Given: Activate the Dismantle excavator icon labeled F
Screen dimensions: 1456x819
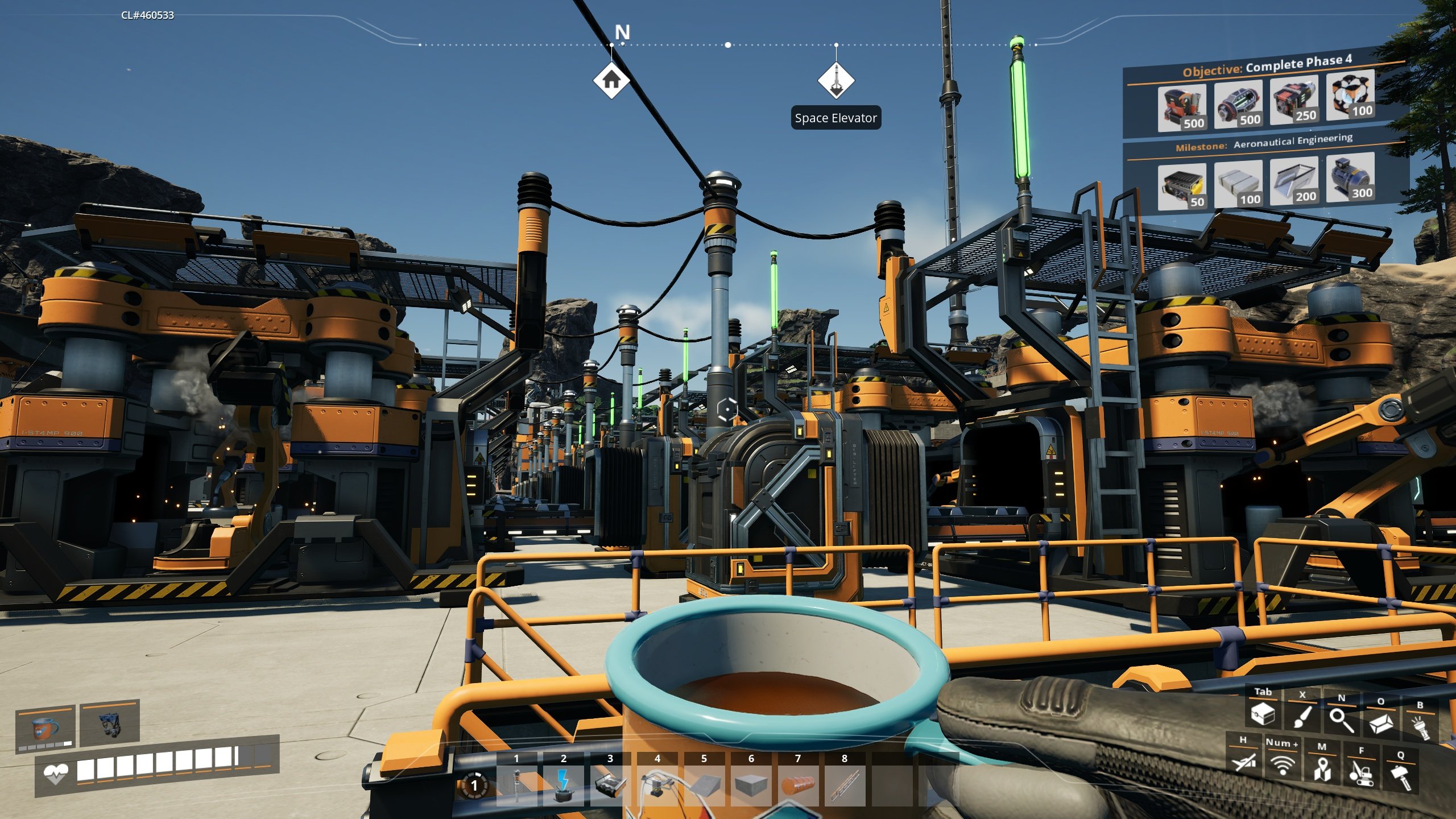Looking at the screenshot, I should tap(1363, 775).
